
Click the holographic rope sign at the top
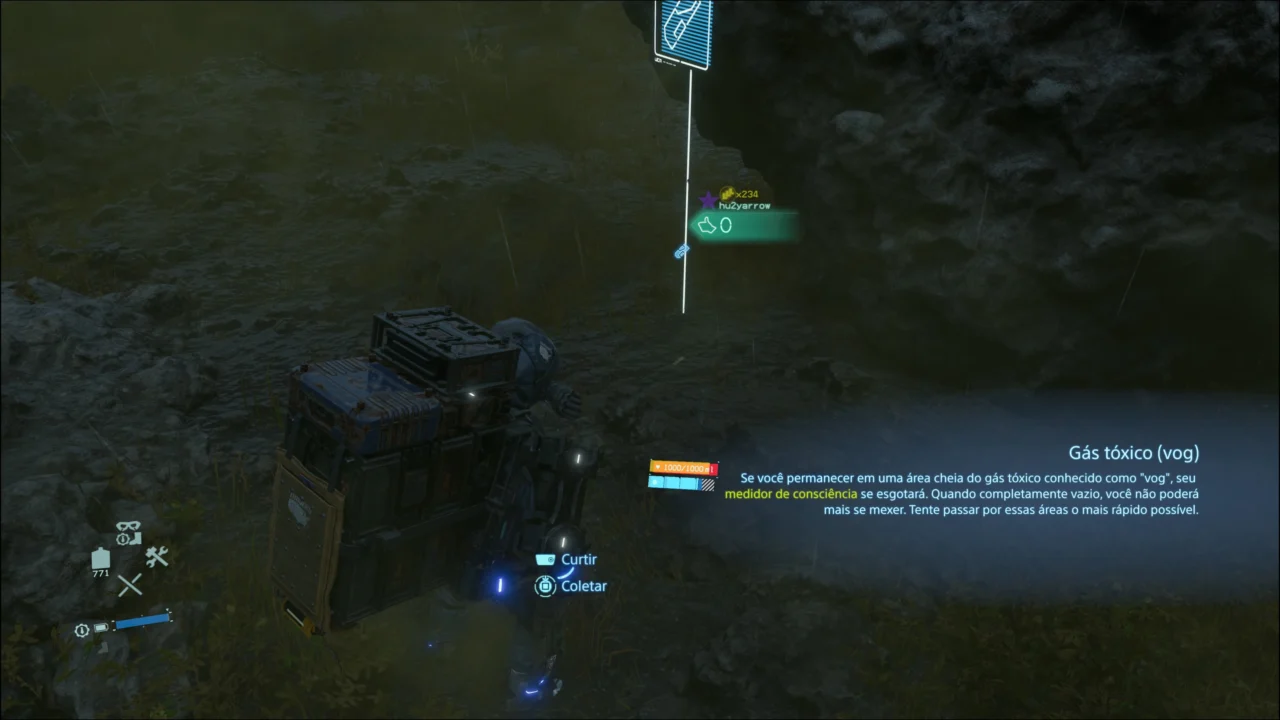683,33
